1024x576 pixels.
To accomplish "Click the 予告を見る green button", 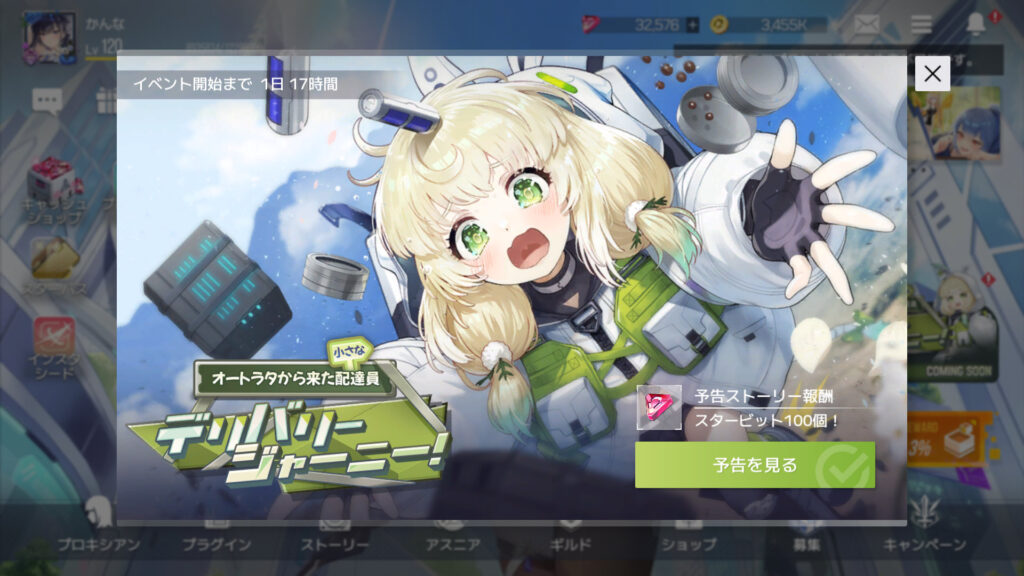I will (754, 465).
